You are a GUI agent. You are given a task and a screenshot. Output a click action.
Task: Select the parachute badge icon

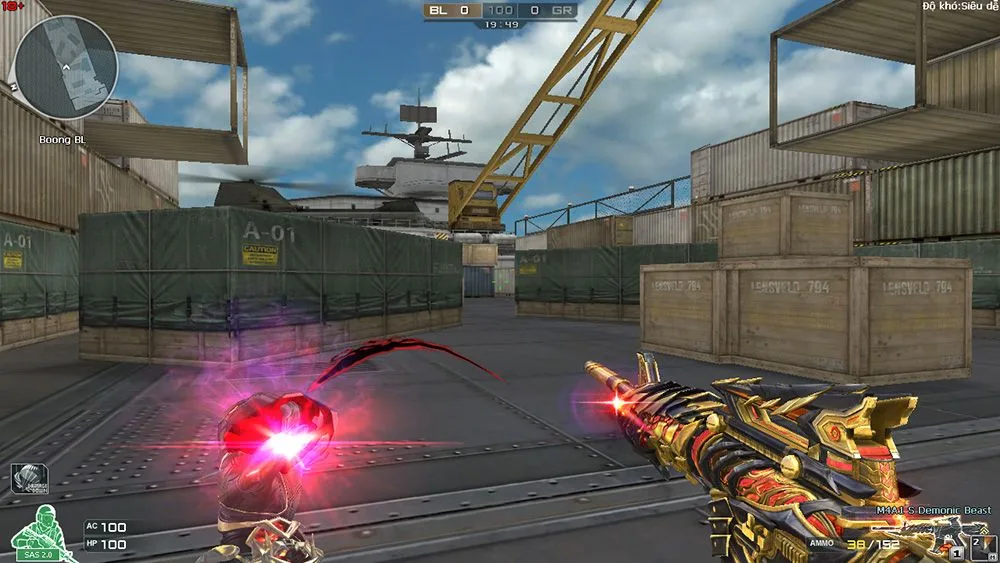(x=28, y=479)
